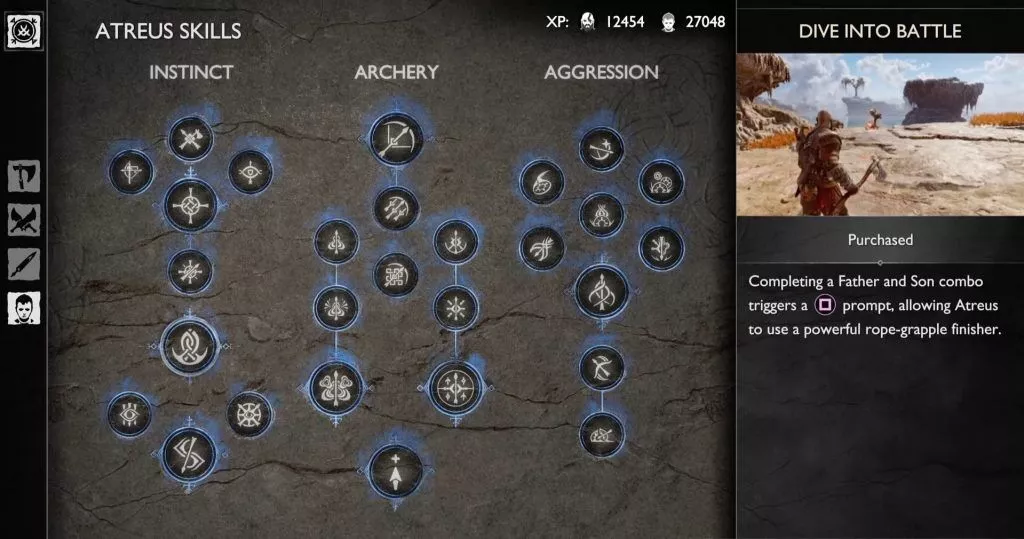Choose the four-arrow compass Archery node
1024x539 pixels.
(455, 388)
